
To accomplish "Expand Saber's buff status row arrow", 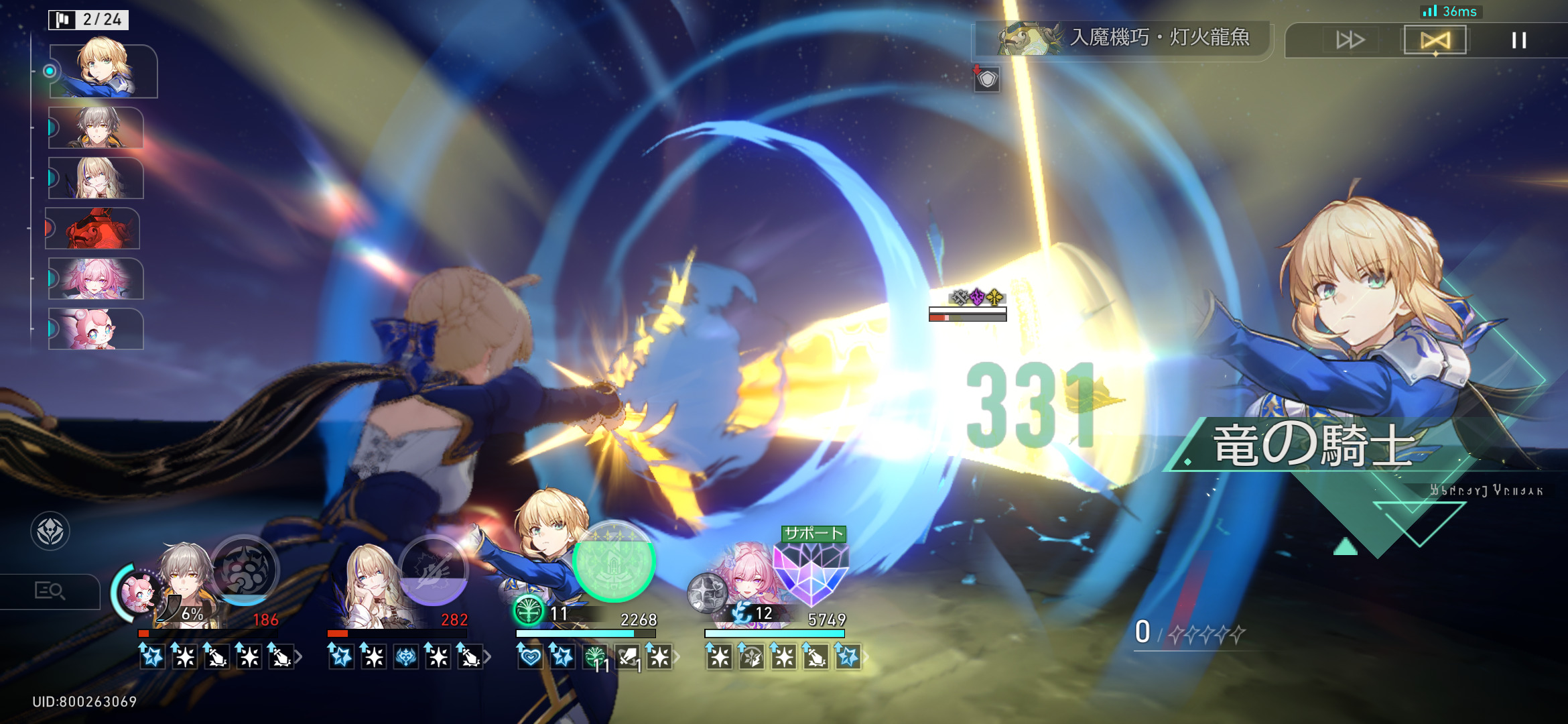I will 677,657.
